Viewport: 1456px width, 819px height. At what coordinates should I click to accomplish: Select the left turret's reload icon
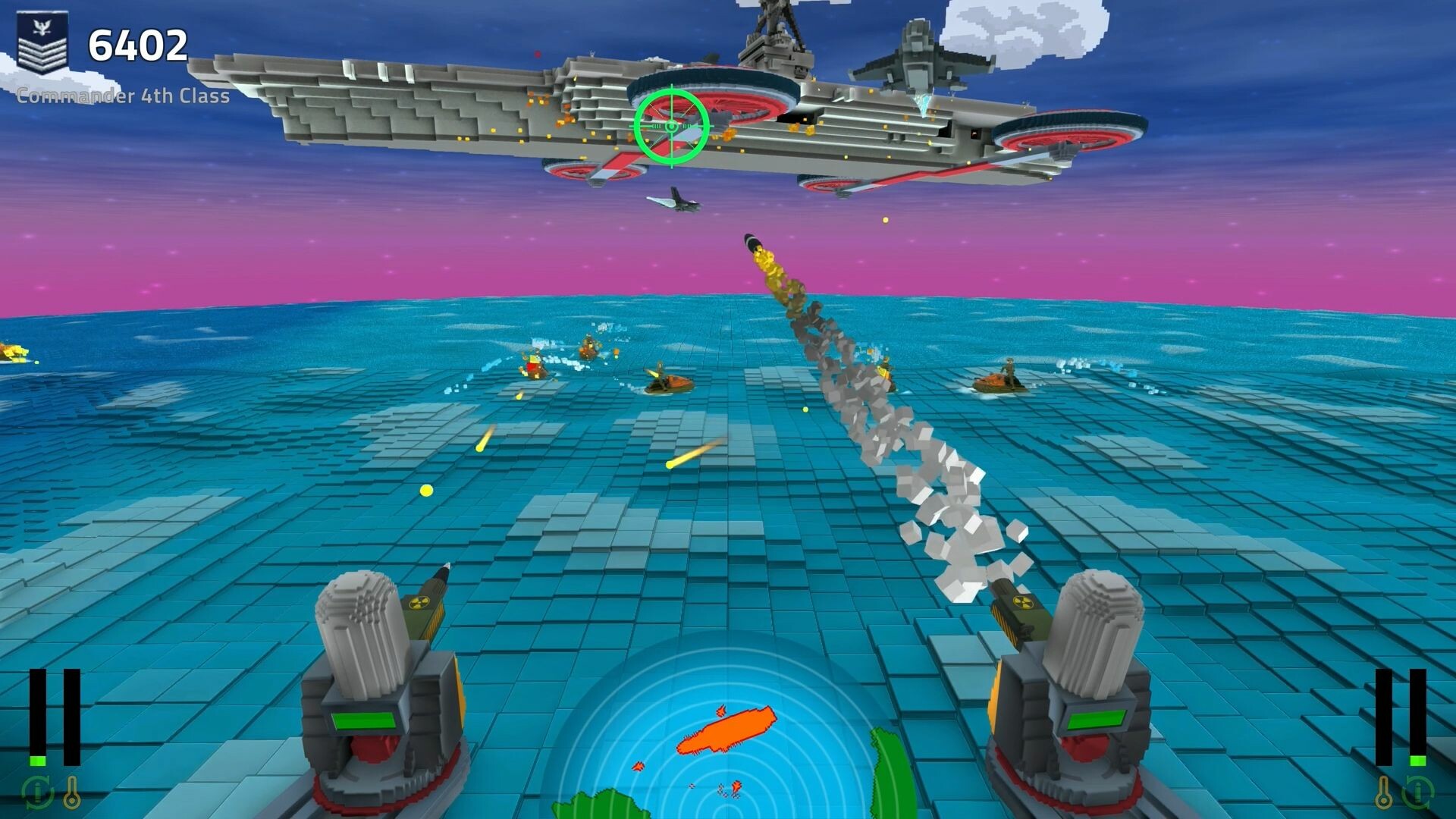[x=38, y=792]
